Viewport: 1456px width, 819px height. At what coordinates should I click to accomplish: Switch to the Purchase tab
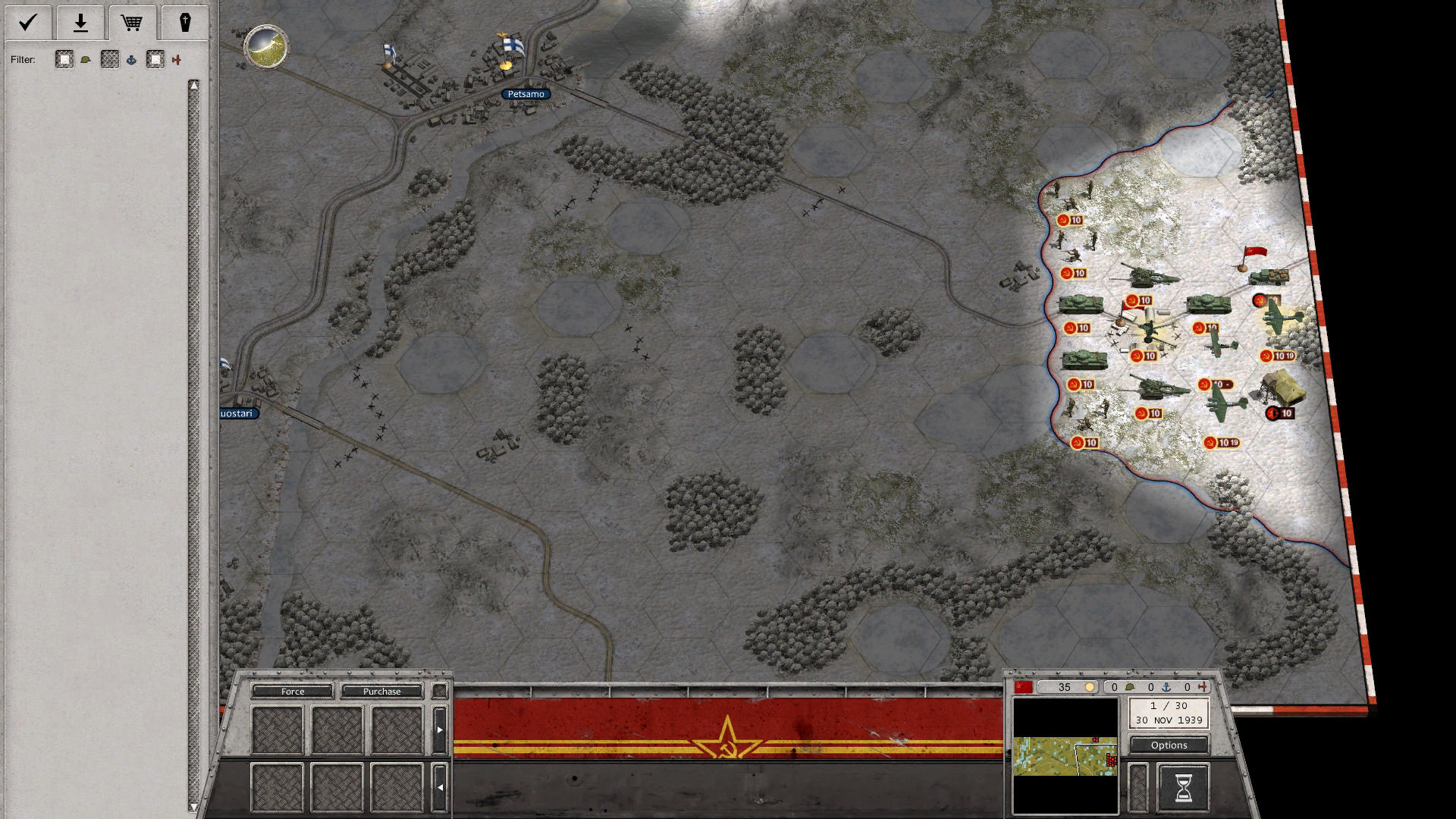[384, 692]
